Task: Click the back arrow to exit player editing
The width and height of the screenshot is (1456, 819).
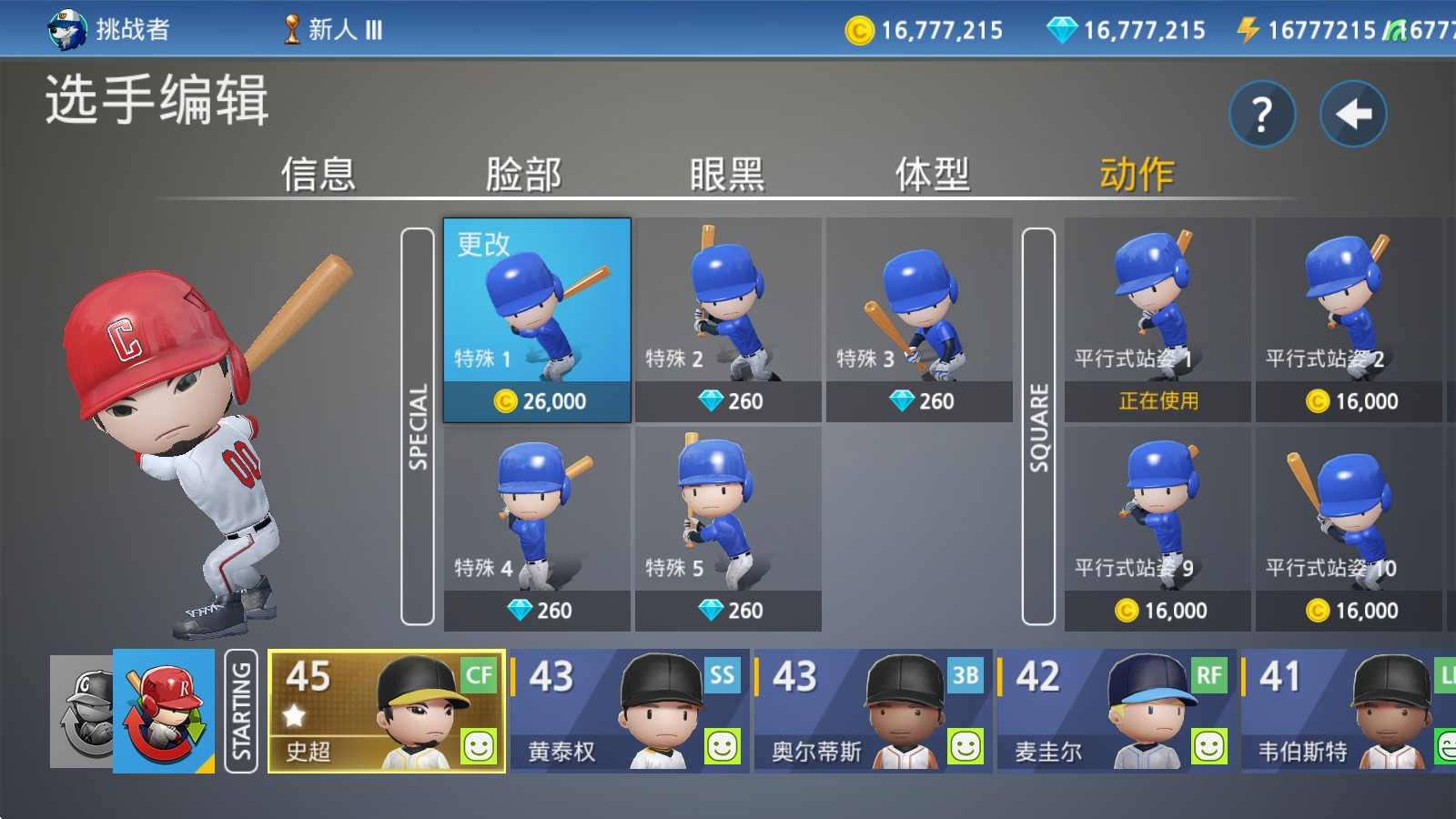Action: (x=1353, y=113)
